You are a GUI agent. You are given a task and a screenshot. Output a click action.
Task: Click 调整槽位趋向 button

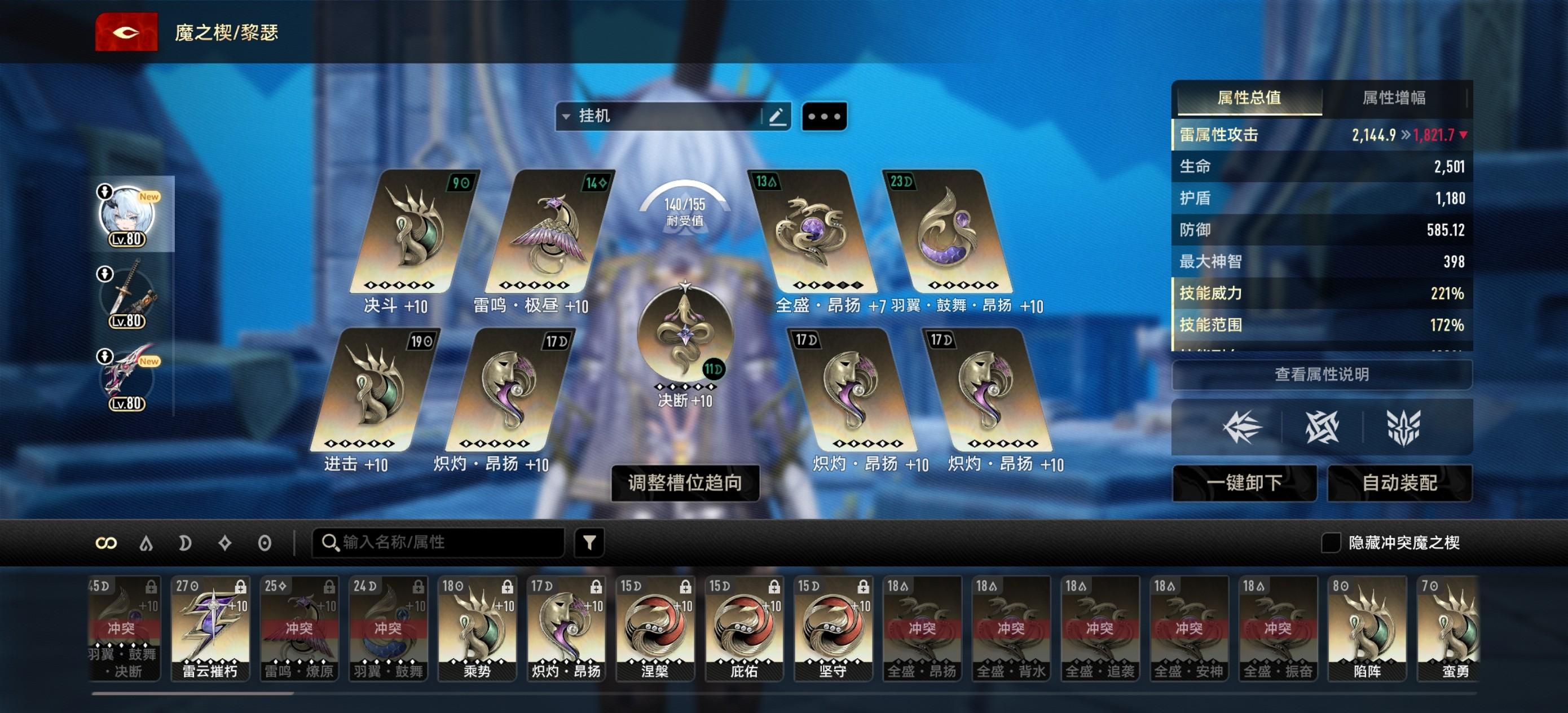685,483
